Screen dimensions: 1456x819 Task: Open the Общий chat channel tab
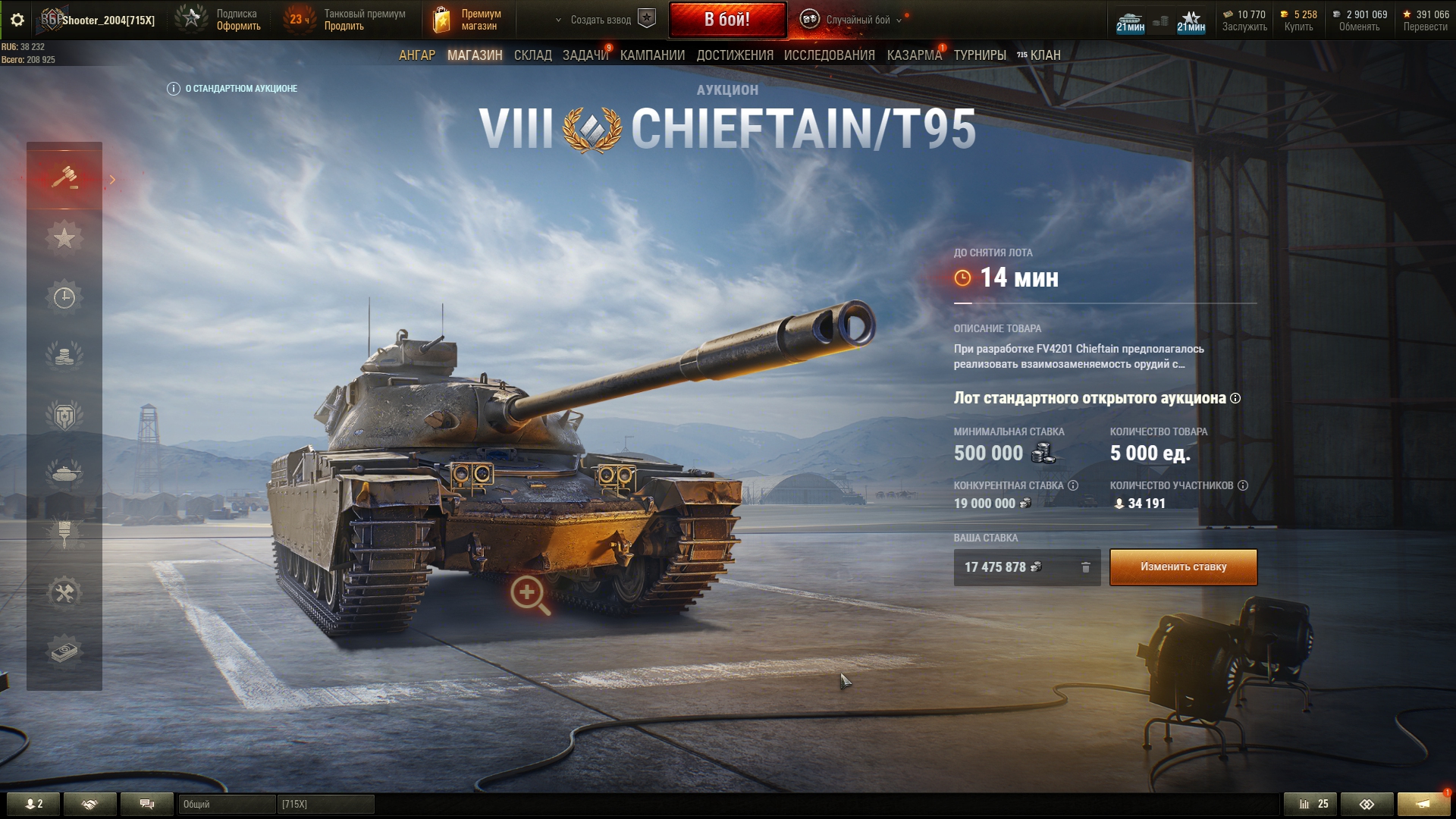click(x=226, y=804)
